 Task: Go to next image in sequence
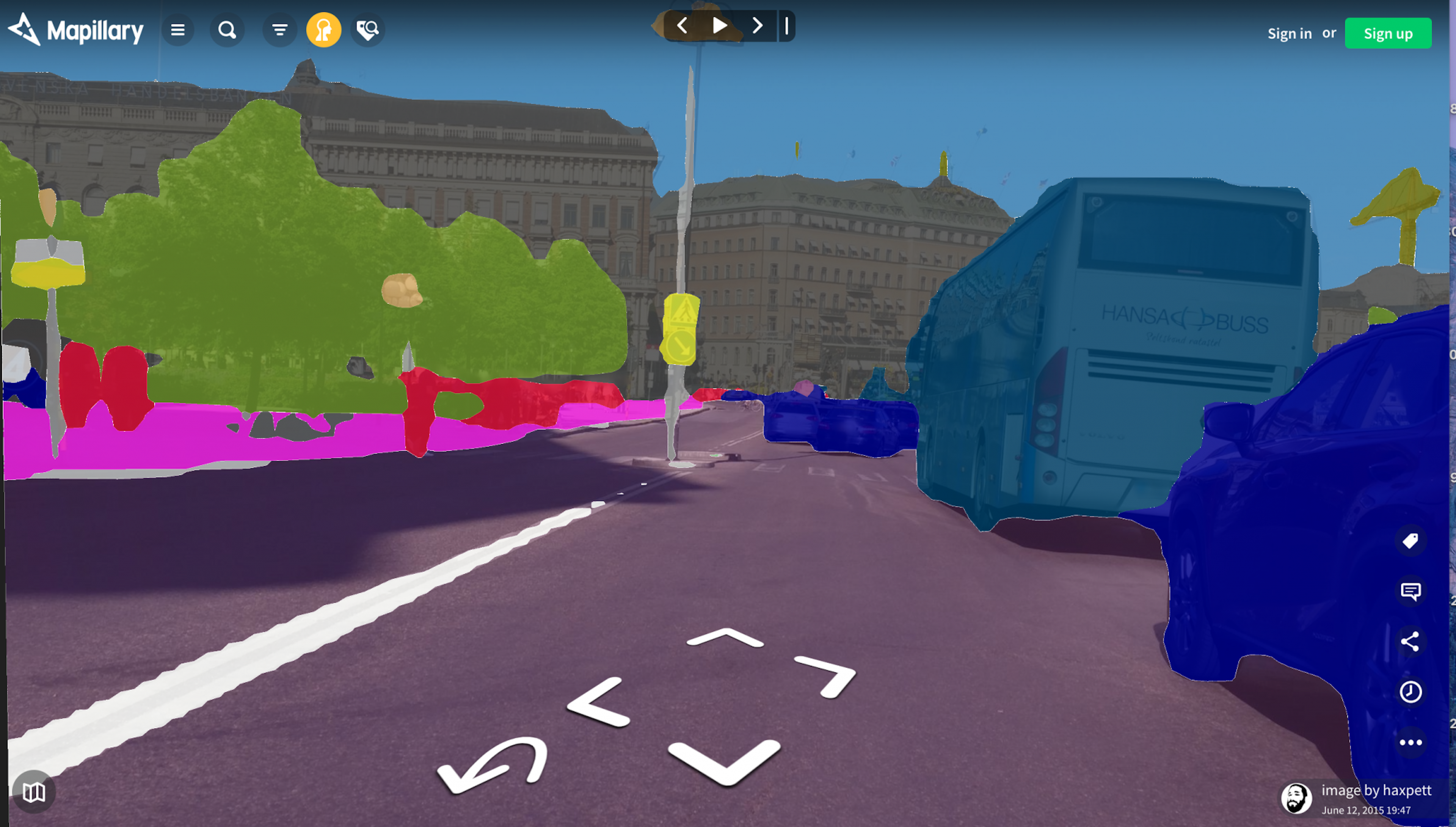click(757, 25)
